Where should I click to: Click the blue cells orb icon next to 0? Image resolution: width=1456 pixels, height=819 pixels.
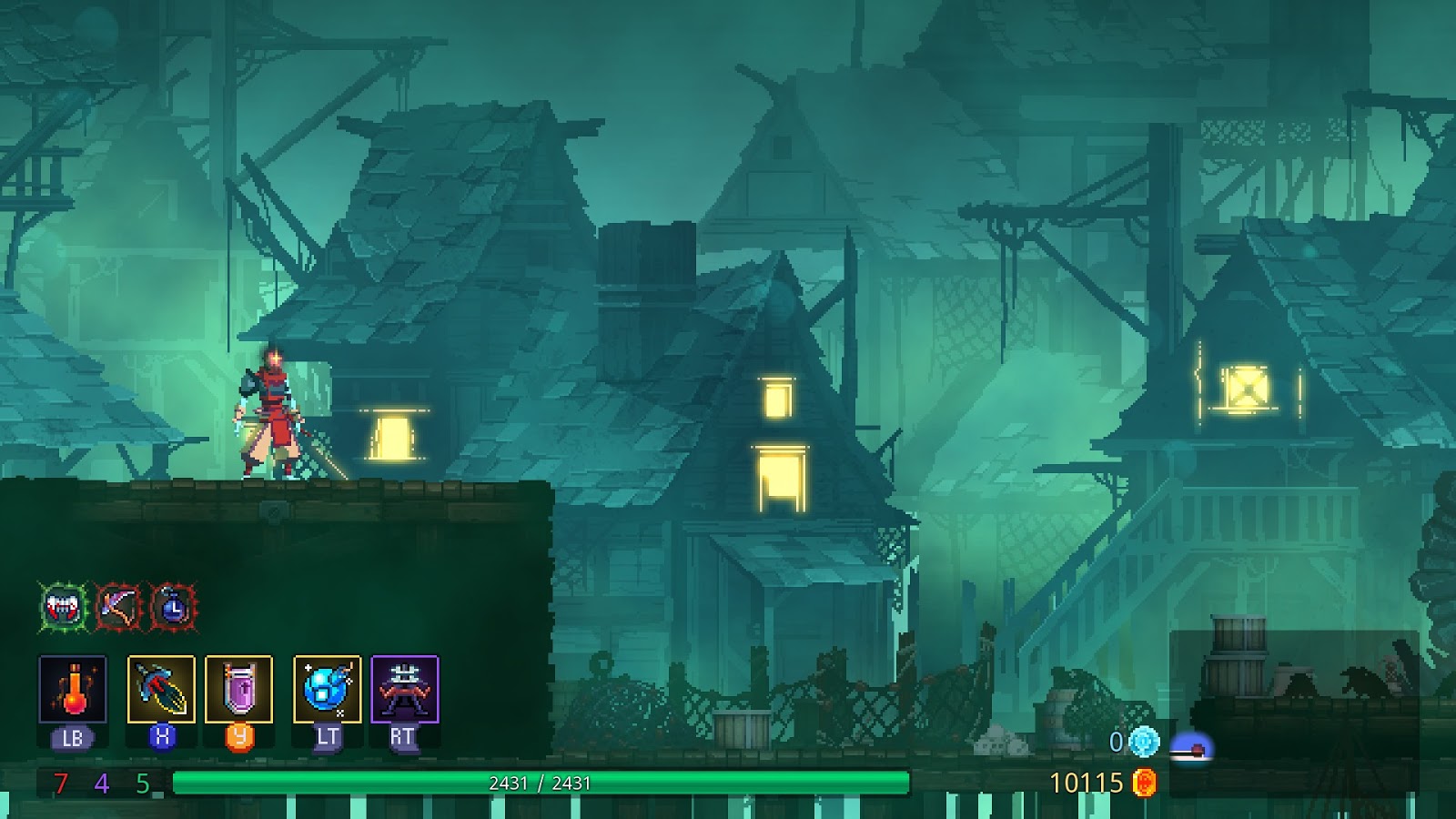point(1146,743)
